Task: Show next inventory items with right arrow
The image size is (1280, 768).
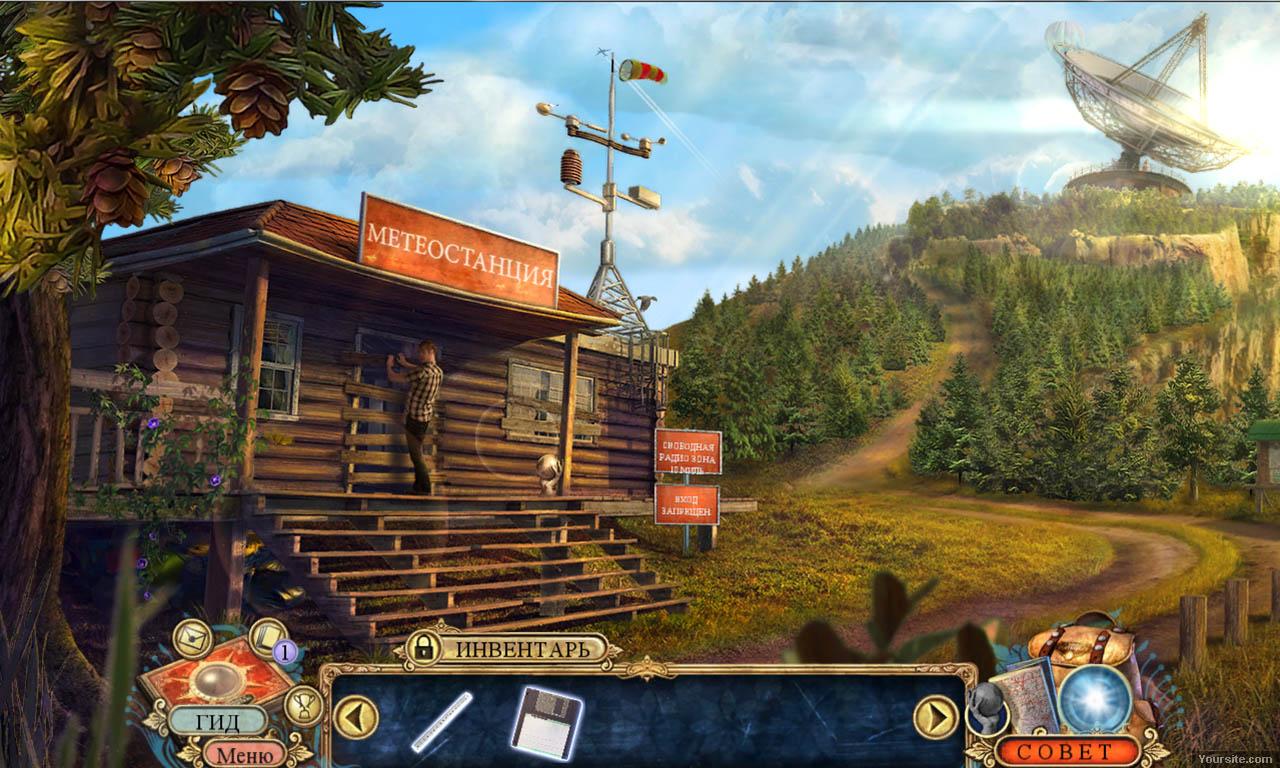Action: 936,717
